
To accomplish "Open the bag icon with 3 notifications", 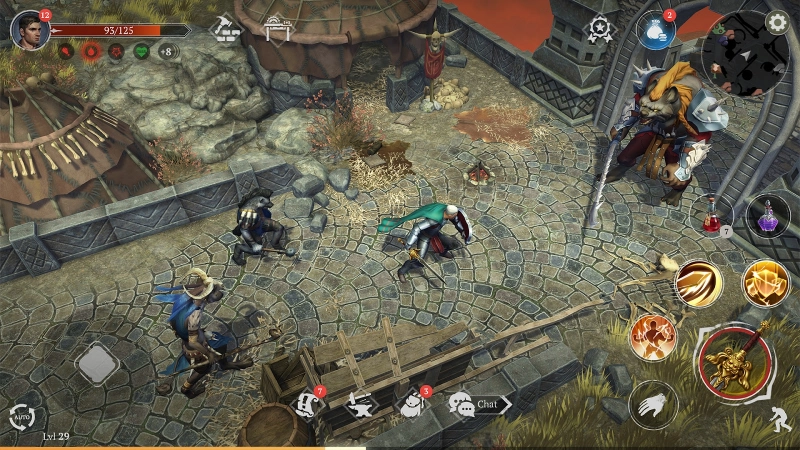I will [411, 404].
